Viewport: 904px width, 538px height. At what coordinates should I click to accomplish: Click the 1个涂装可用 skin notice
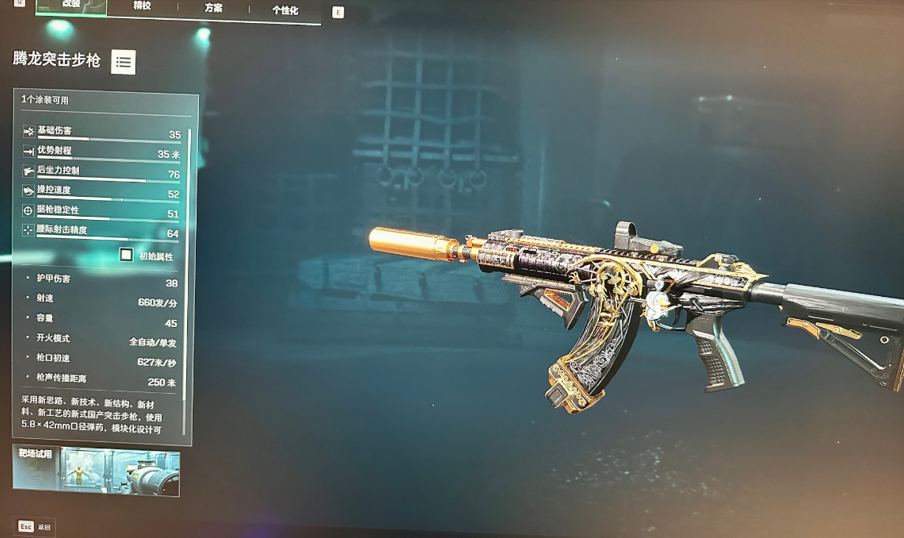46,100
